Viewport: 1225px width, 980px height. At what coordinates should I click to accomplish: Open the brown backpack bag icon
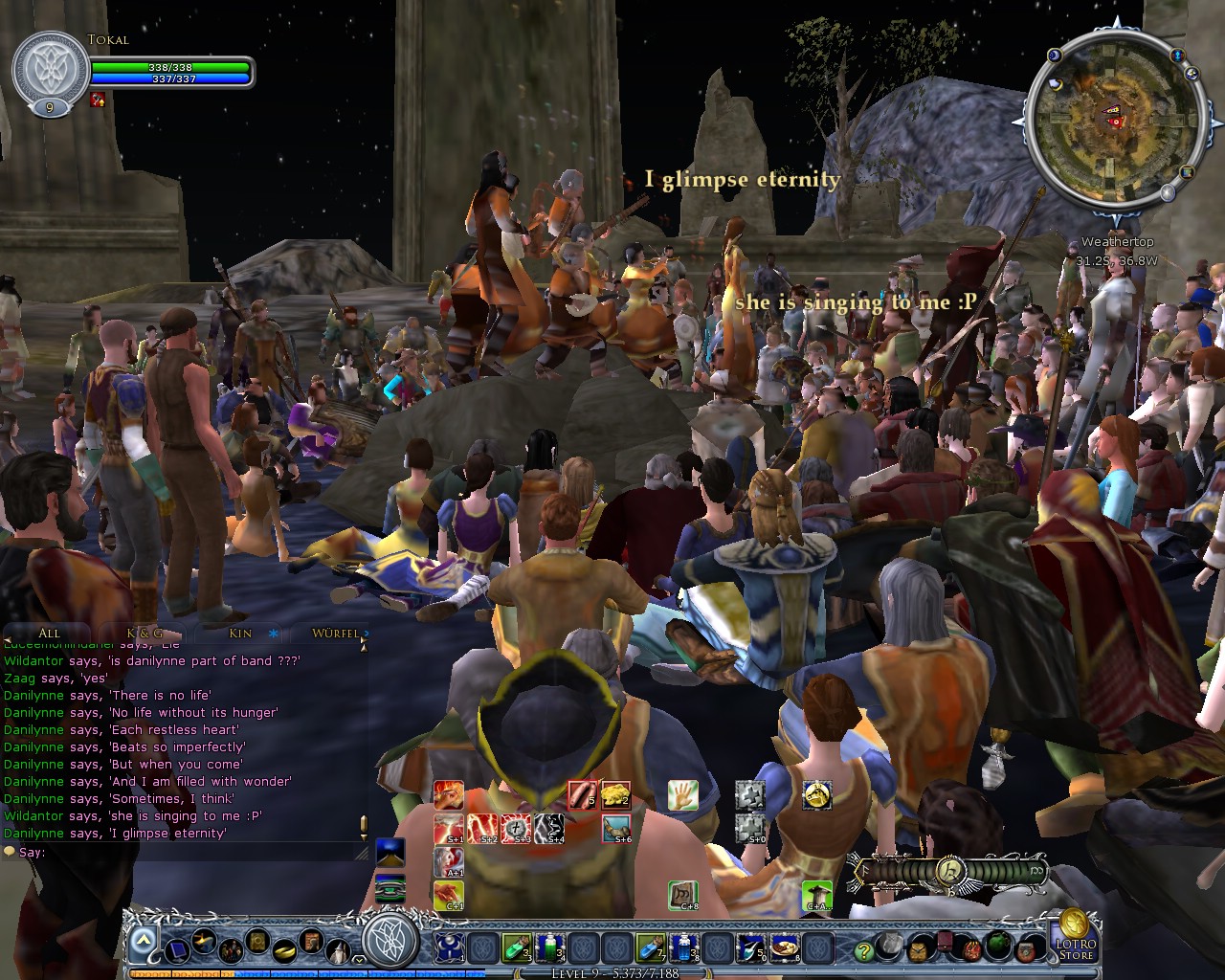point(918,949)
